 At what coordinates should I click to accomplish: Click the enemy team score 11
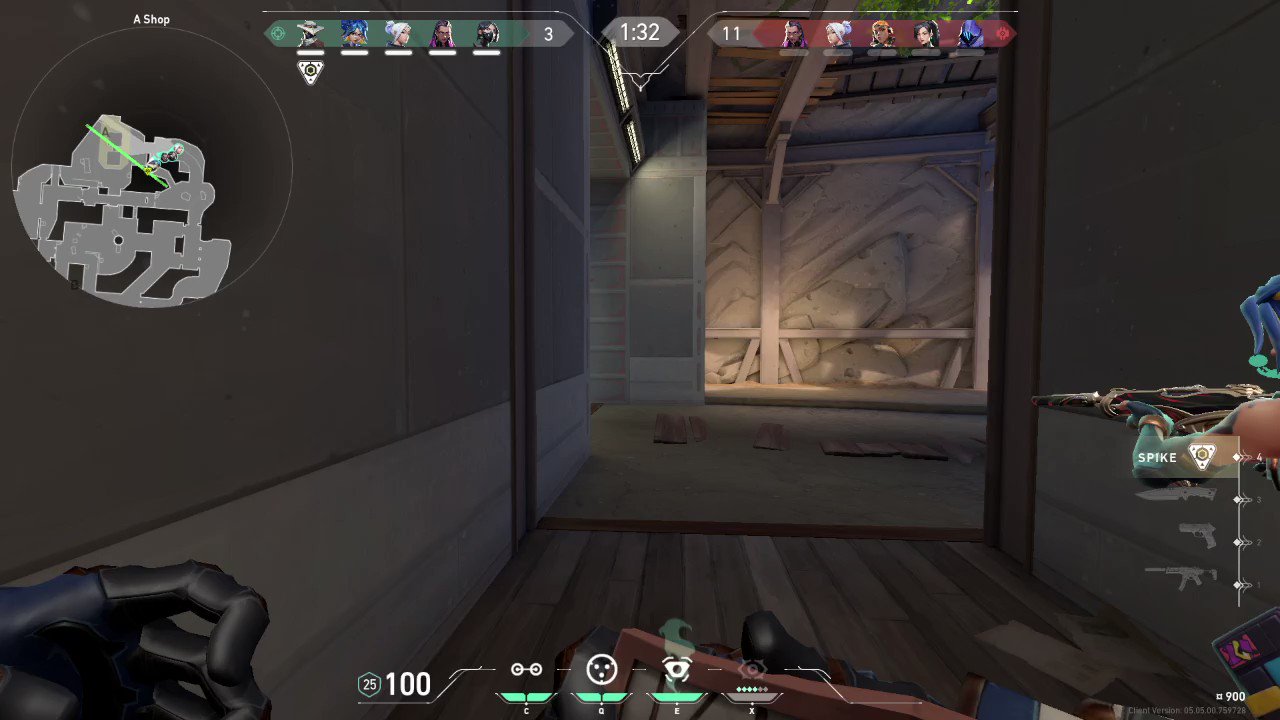(733, 34)
